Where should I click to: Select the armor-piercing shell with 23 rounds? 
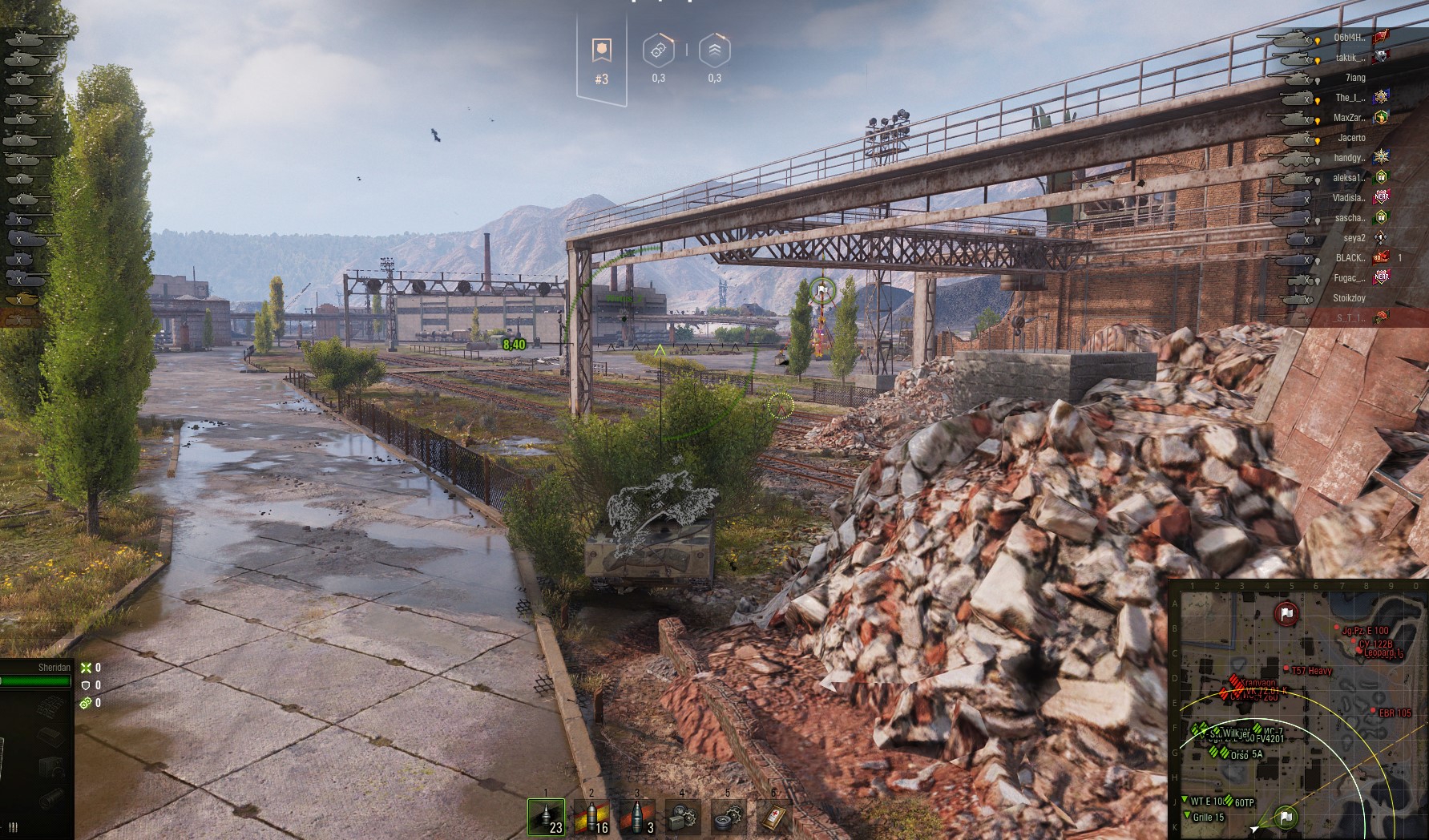pos(546,817)
